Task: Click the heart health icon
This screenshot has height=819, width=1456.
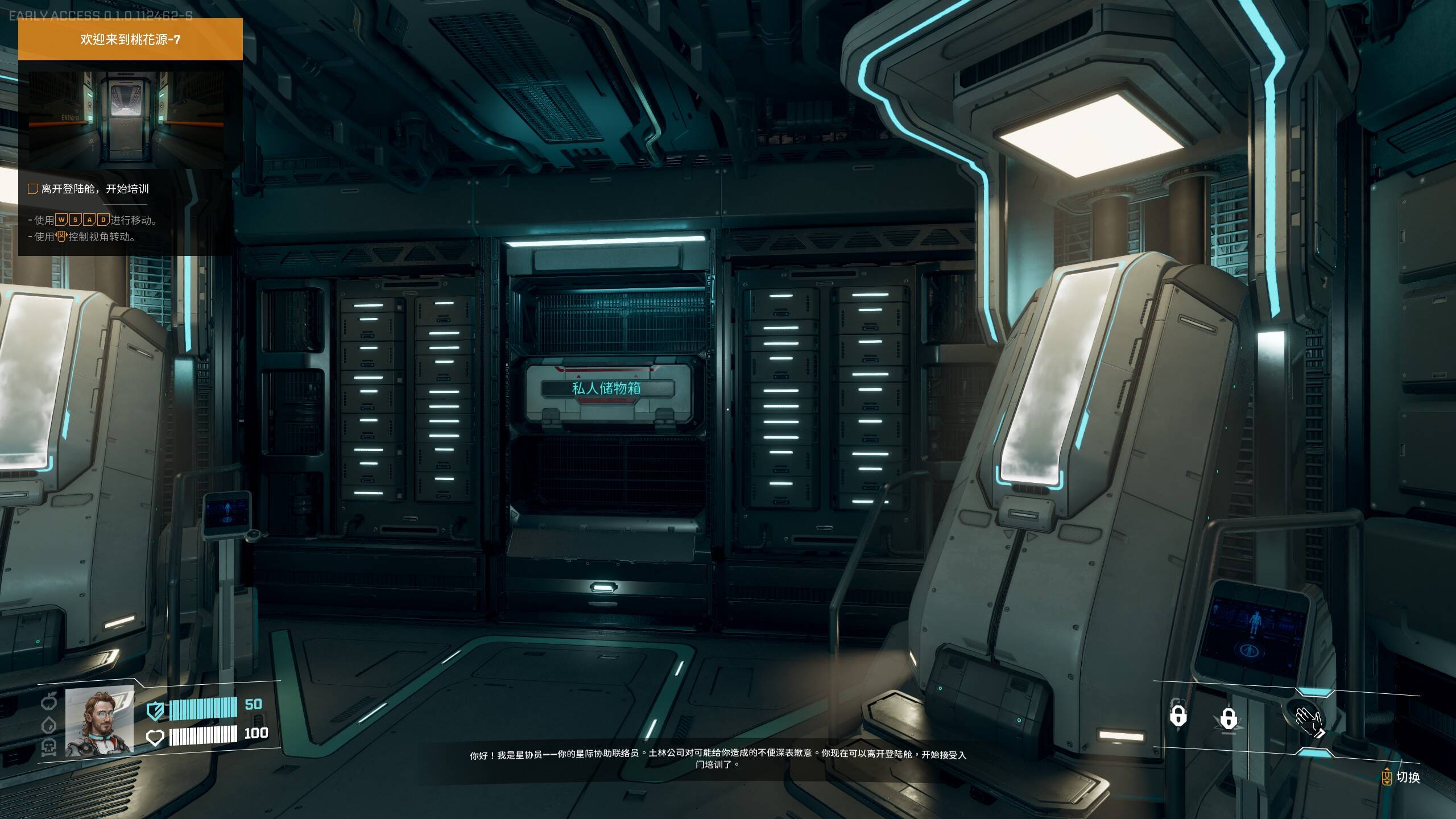Action: [155, 738]
